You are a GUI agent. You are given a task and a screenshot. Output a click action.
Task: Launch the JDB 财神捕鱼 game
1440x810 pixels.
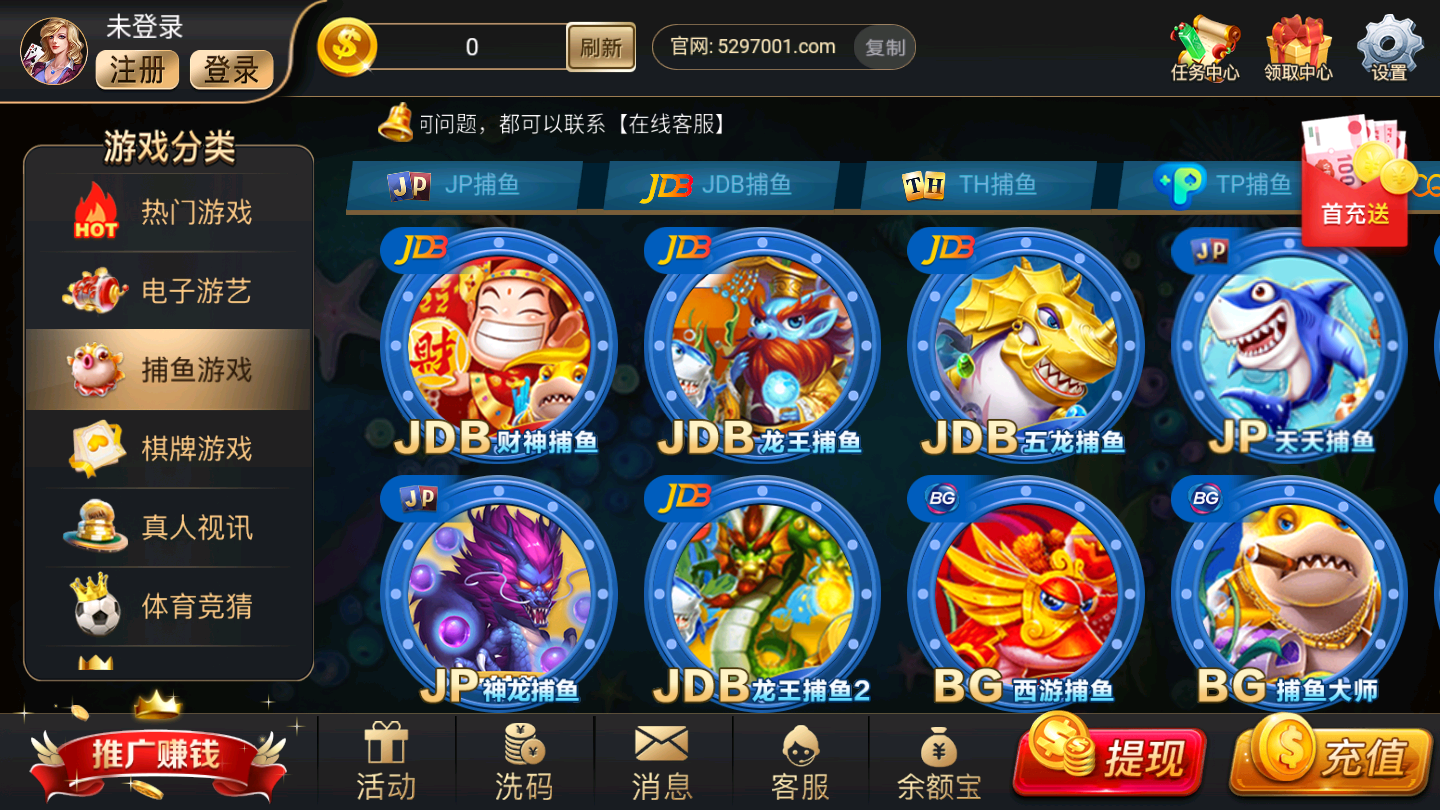click(498, 345)
